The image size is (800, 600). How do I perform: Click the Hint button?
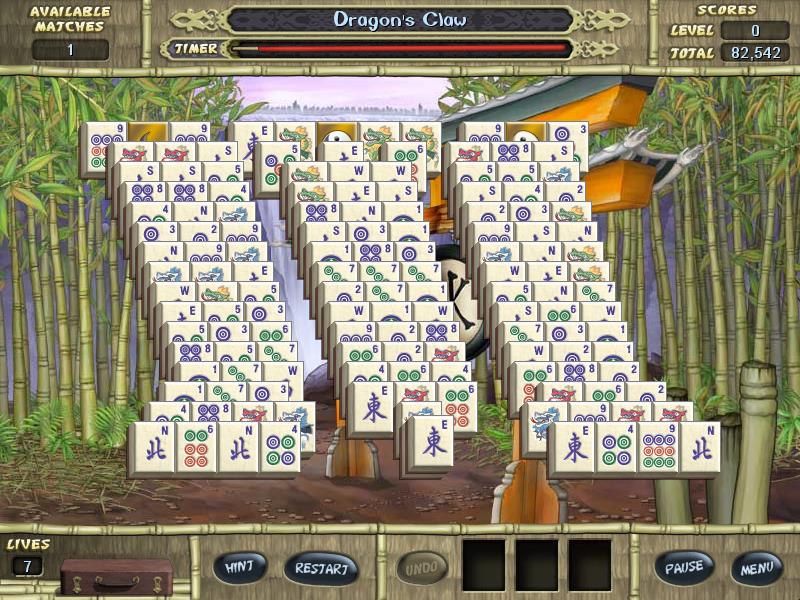tap(239, 568)
